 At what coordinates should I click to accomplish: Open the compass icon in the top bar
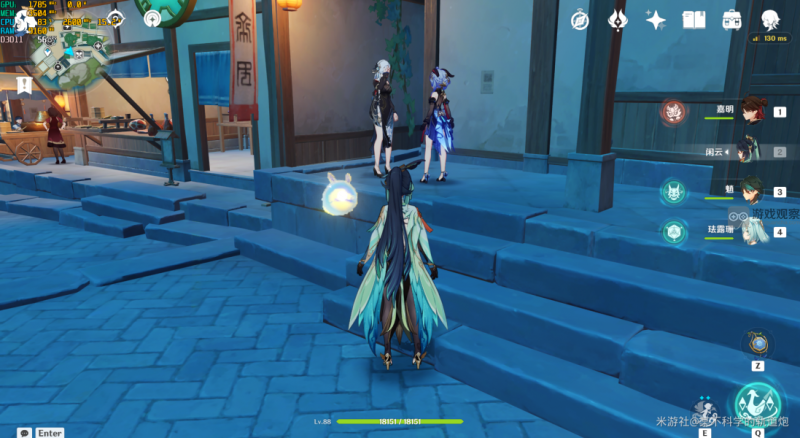580,20
